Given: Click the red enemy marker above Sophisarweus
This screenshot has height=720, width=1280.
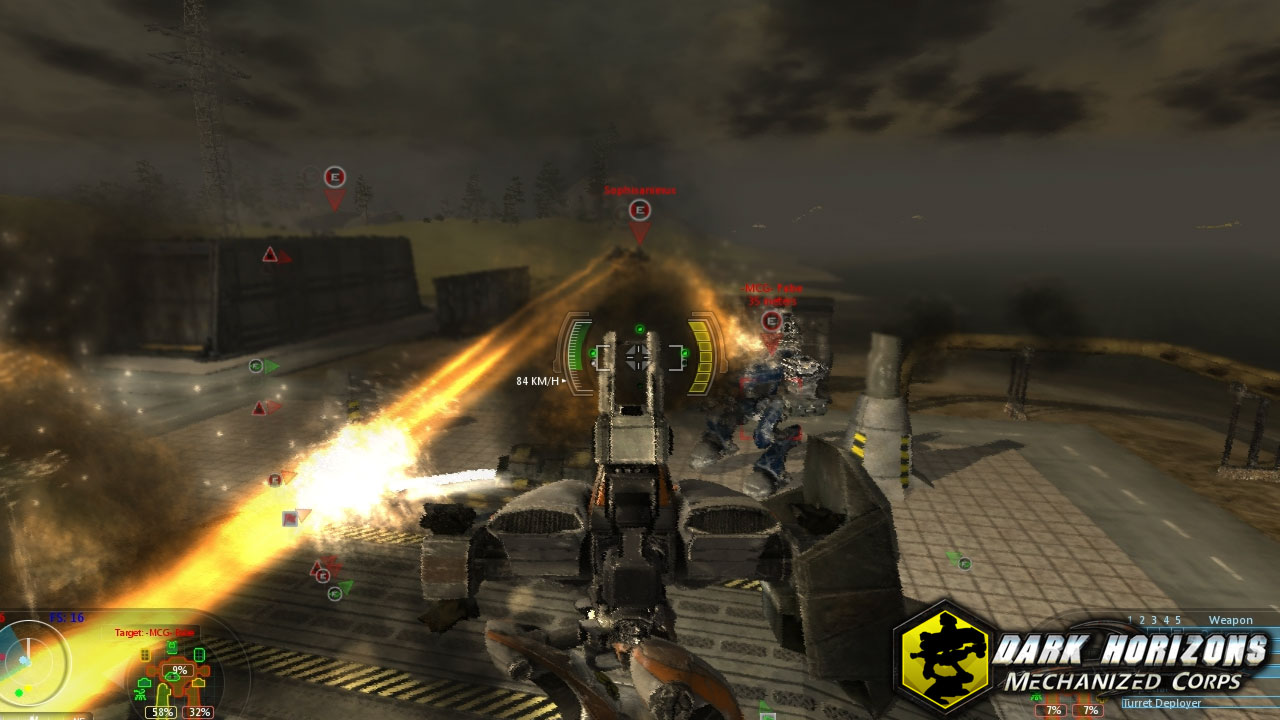Looking at the screenshot, I should 638,211.
